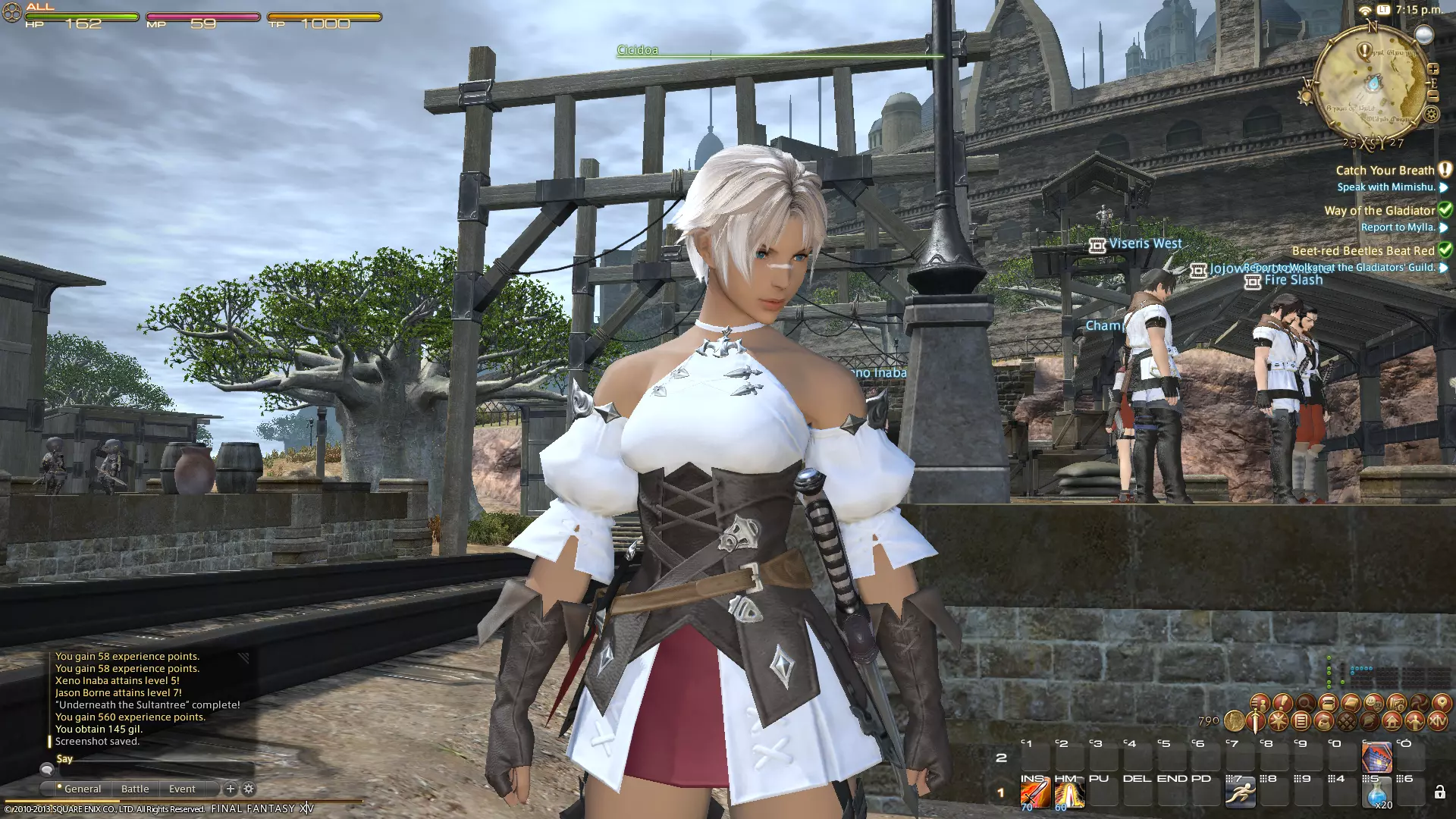Add a new chat tab with plus button

tap(231, 789)
